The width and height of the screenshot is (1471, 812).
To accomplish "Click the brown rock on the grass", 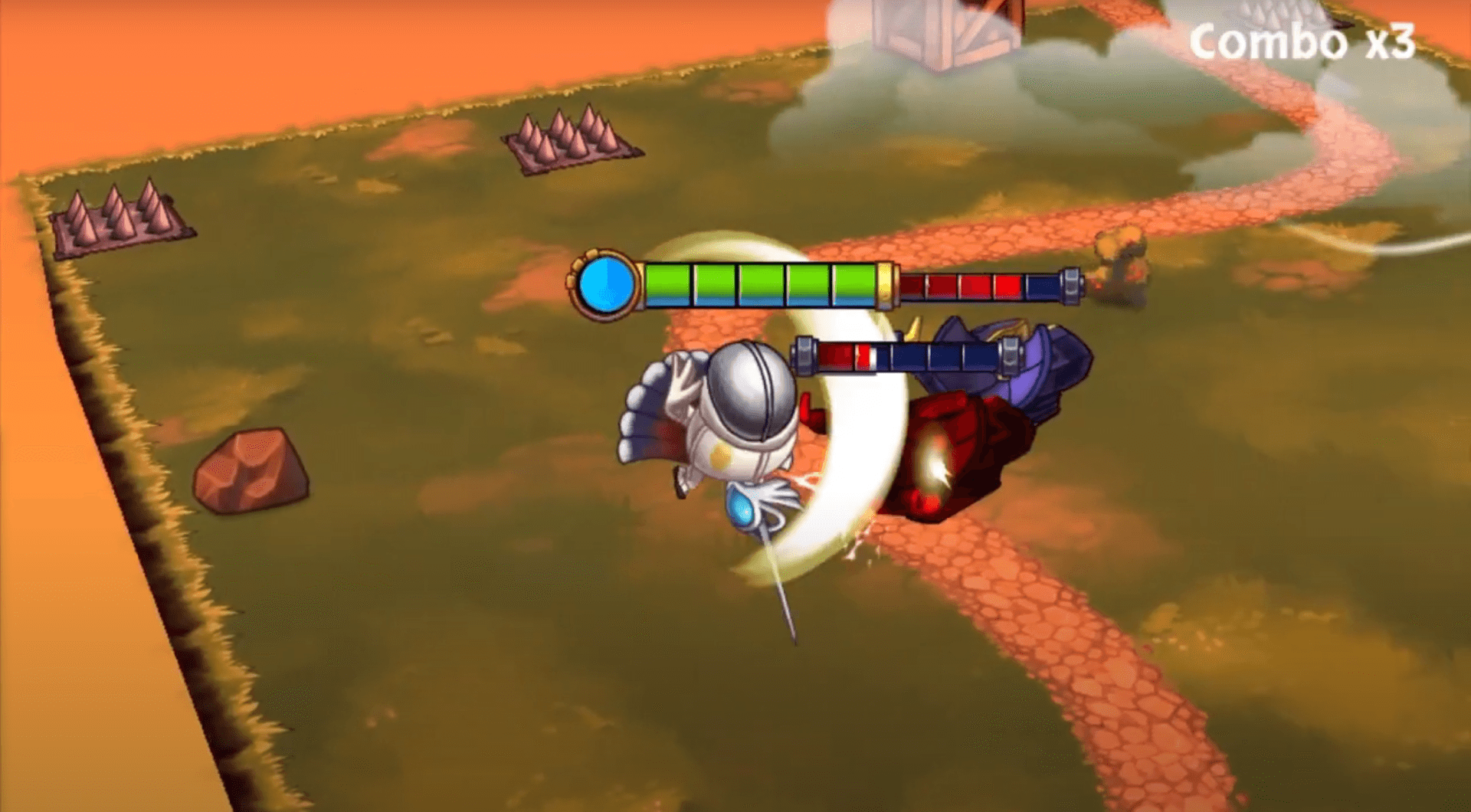I will (x=253, y=471).
